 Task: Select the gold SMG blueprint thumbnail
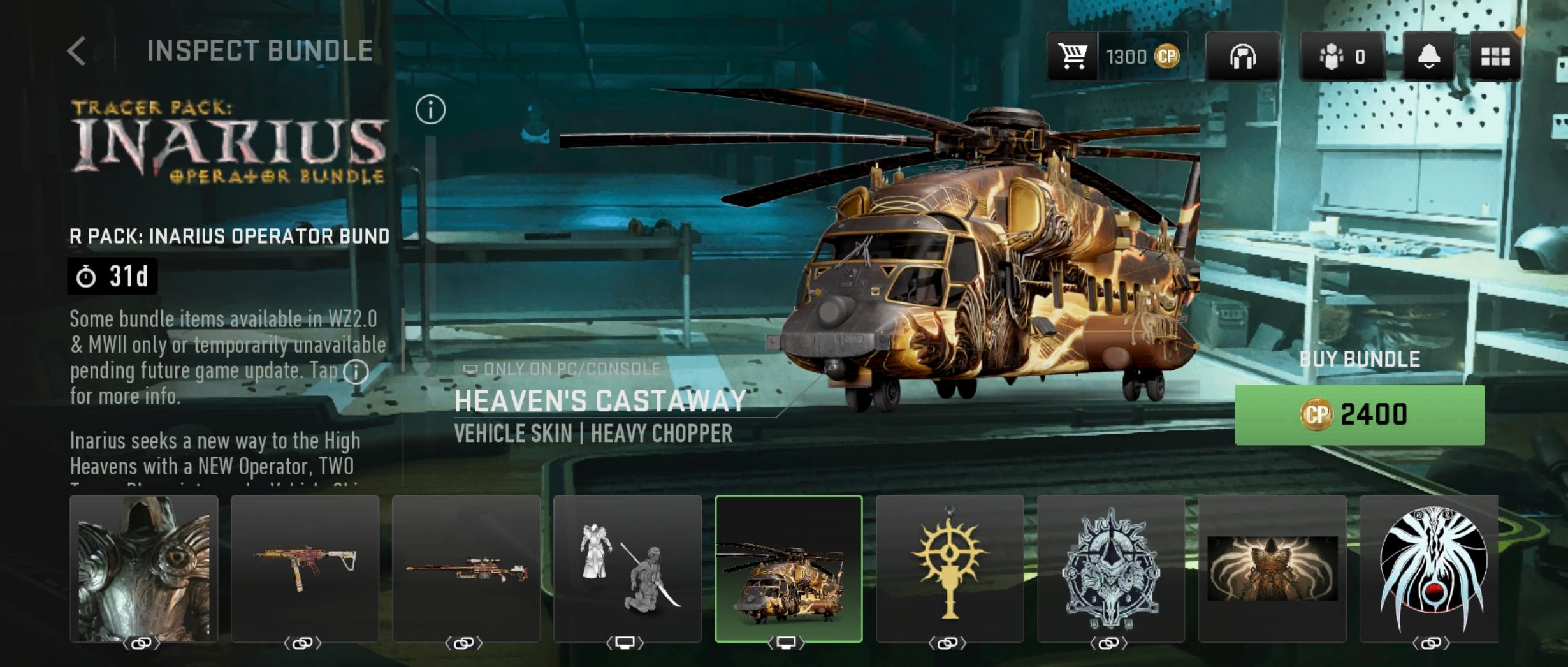tap(305, 569)
